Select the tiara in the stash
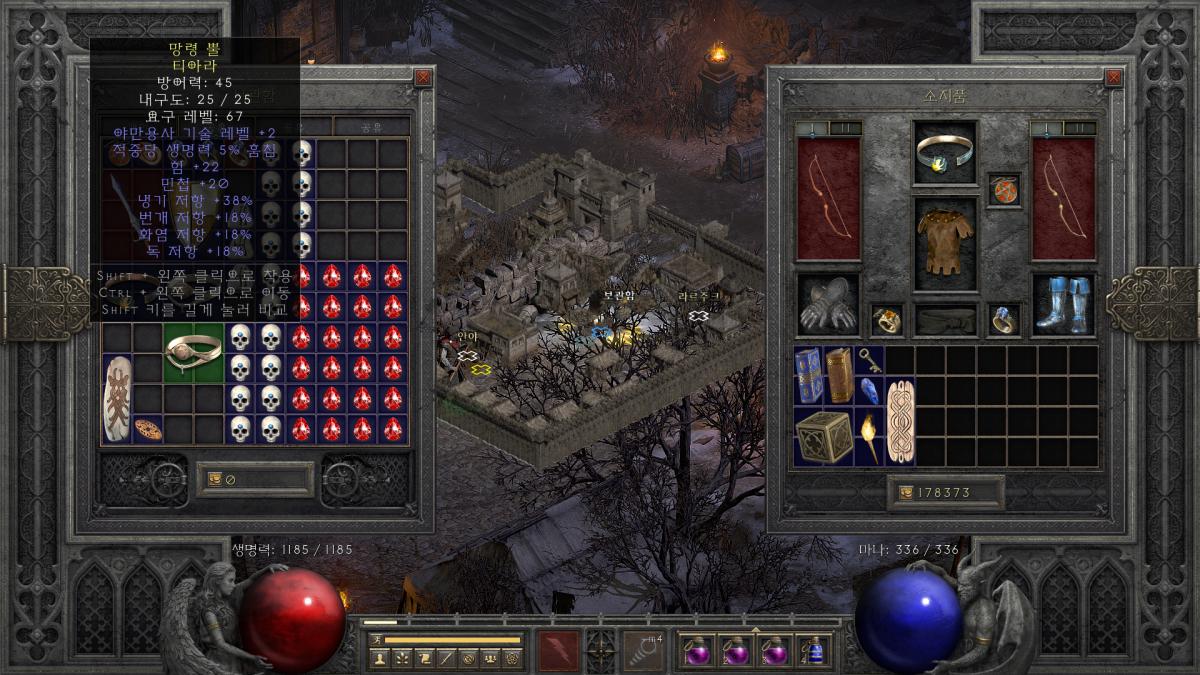1200x675 pixels. tap(193, 350)
